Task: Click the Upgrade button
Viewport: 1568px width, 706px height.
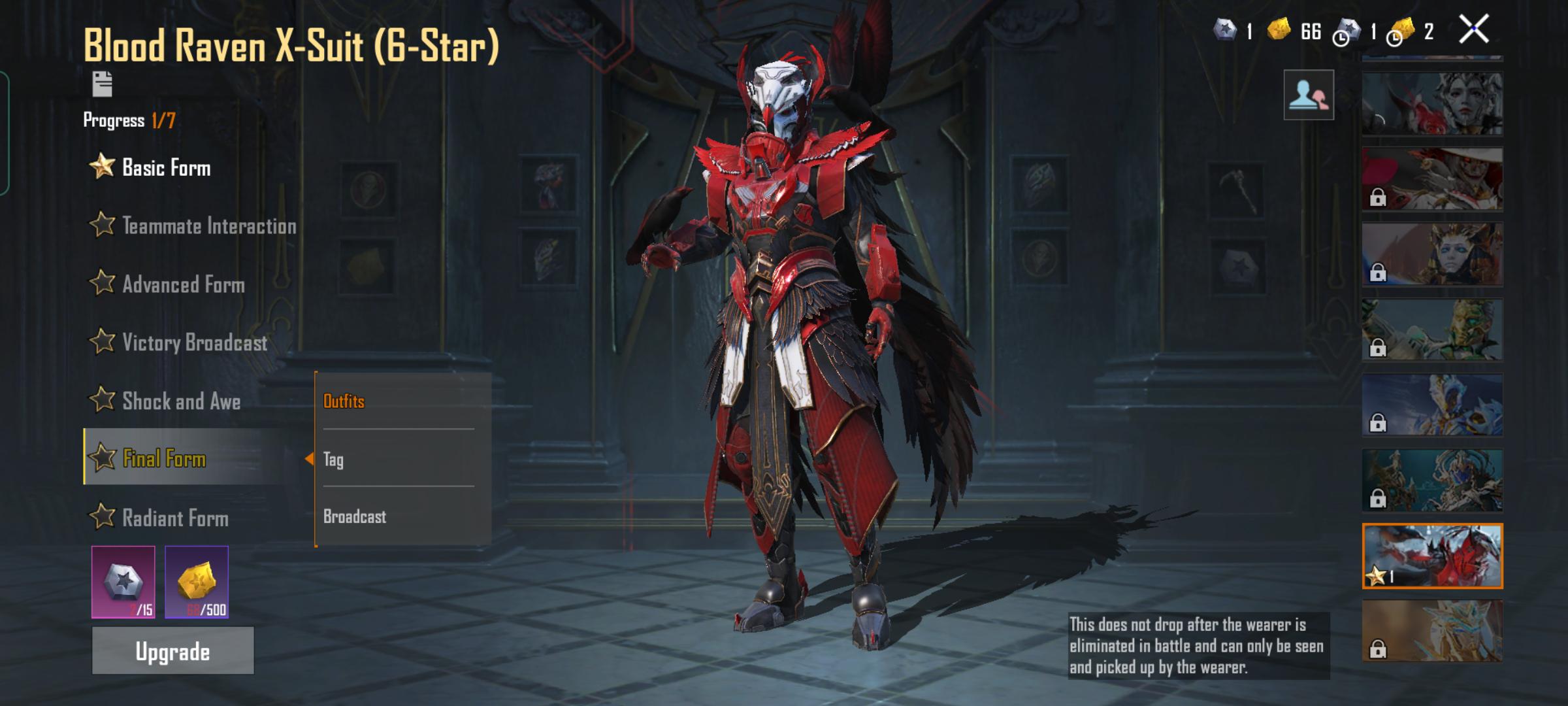Action: [172, 650]
